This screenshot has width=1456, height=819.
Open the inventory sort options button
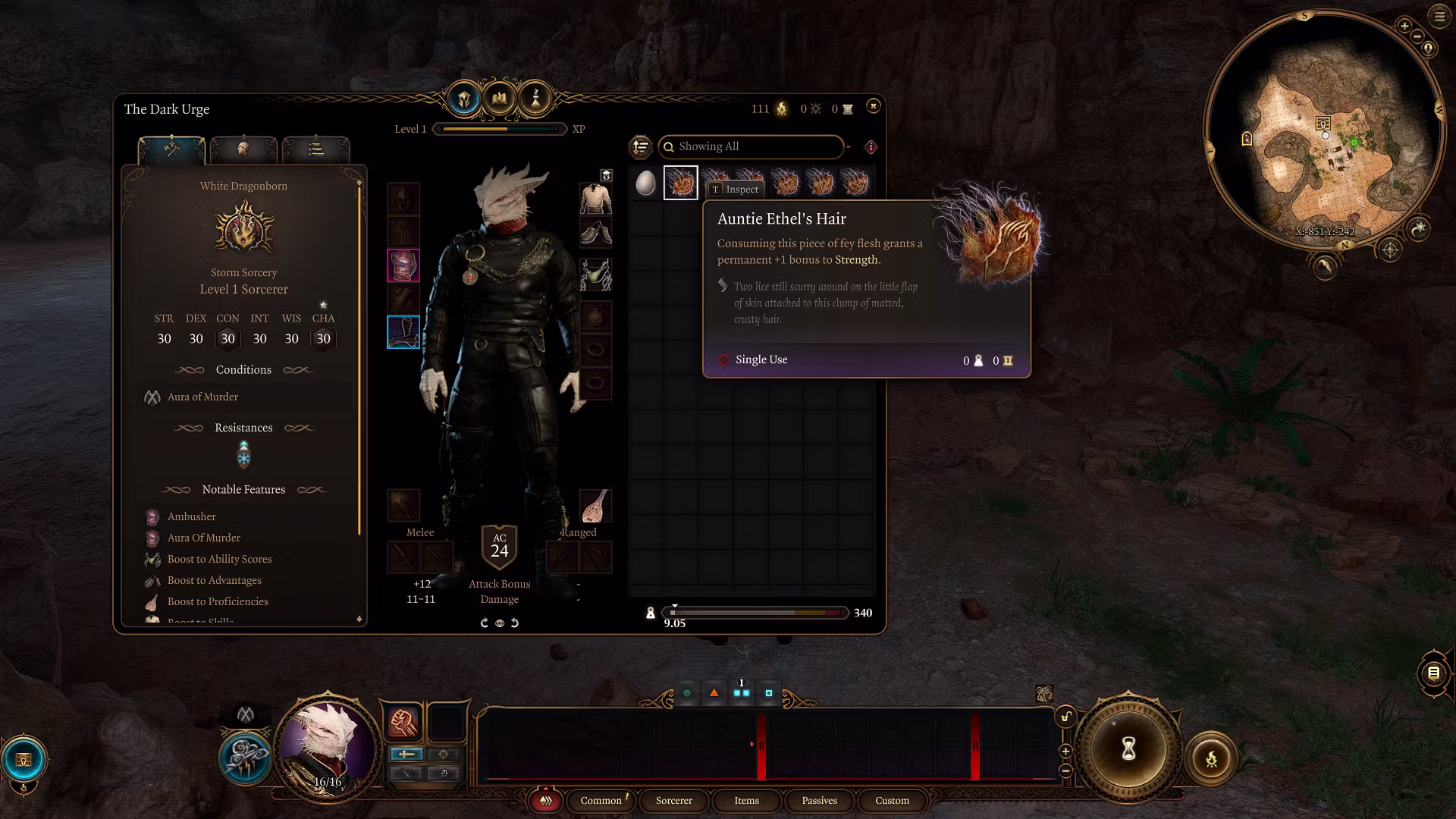tap(641, 146)
